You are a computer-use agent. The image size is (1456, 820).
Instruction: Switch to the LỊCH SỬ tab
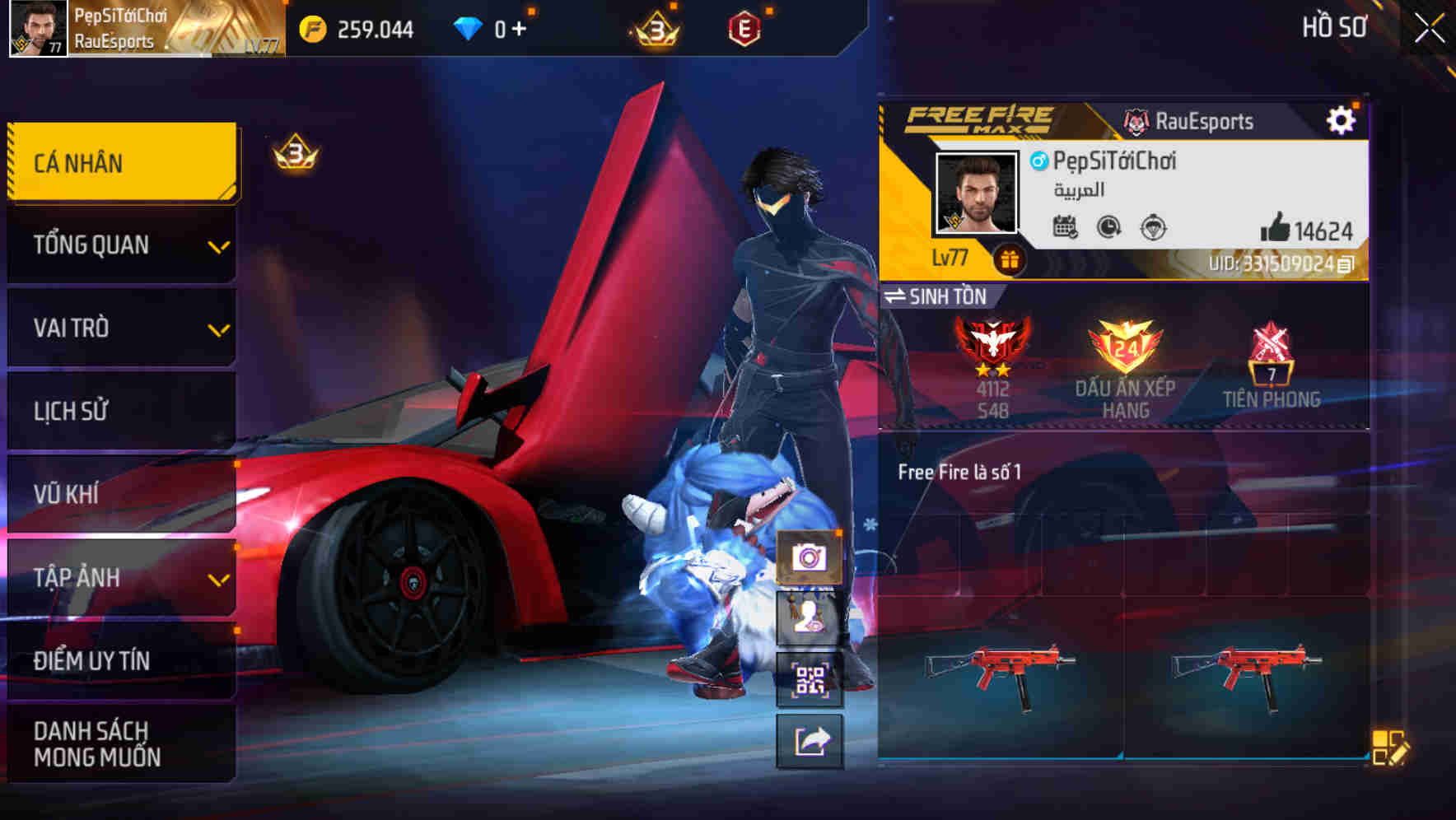[120, 410]
